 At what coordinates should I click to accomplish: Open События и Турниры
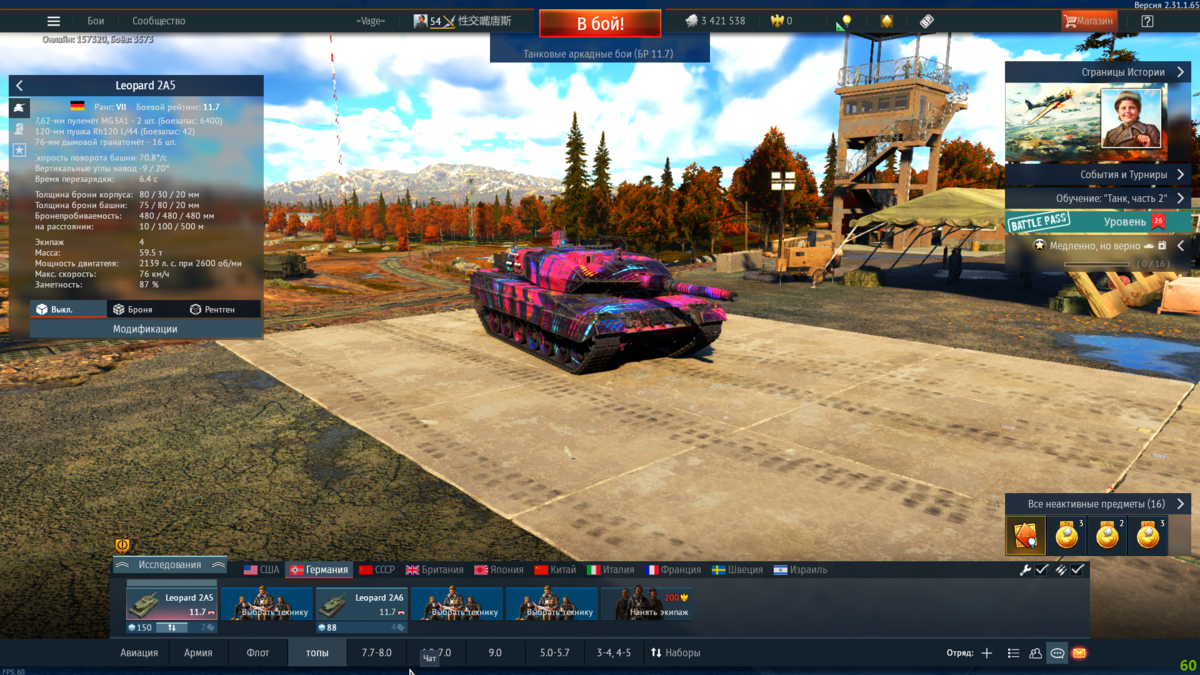coord(1098,175)
